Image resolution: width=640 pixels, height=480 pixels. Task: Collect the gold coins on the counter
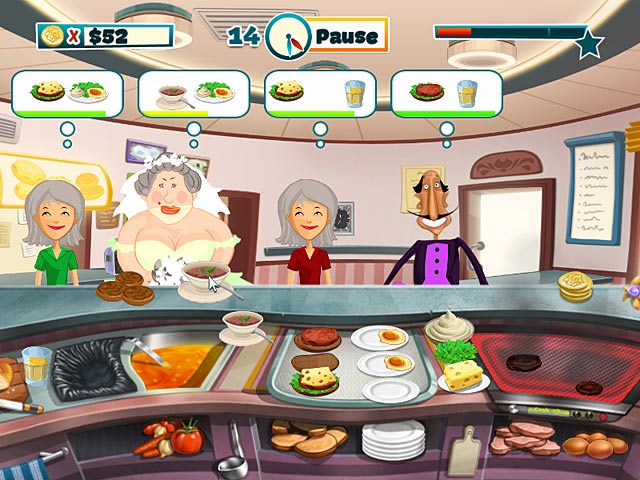click(x=574, y=287)
